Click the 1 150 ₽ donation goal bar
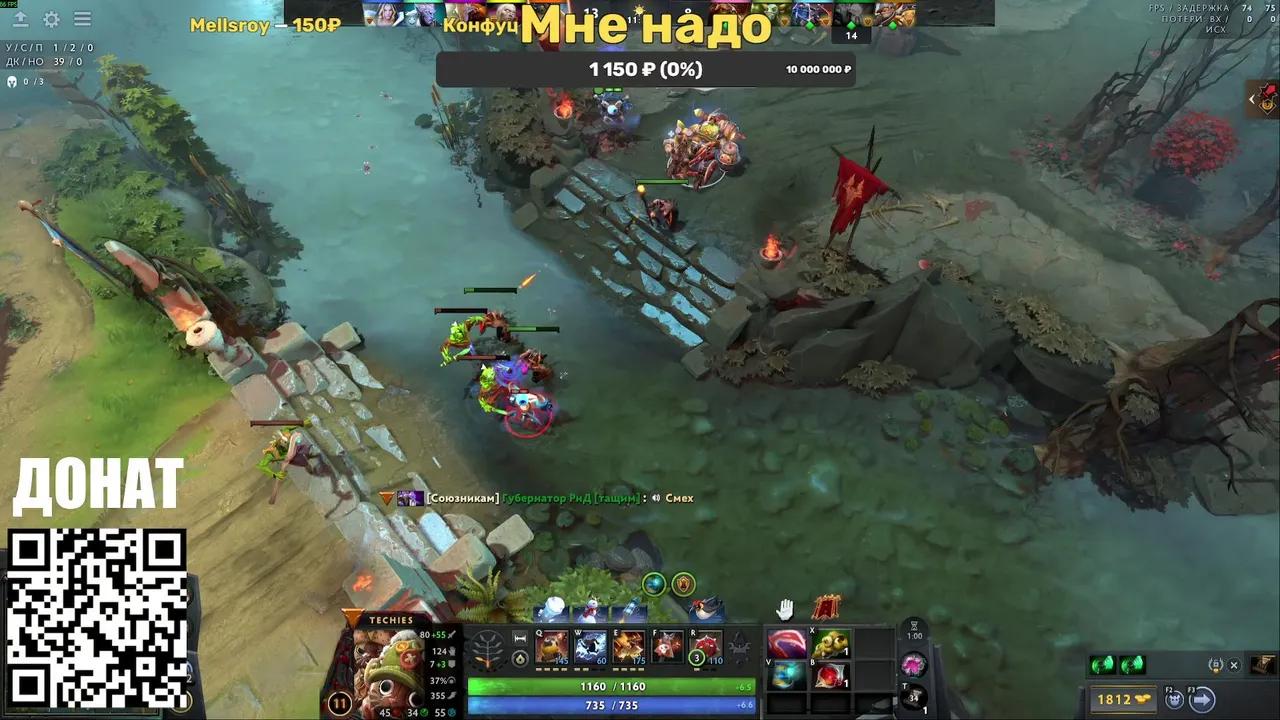 (647, 70)
